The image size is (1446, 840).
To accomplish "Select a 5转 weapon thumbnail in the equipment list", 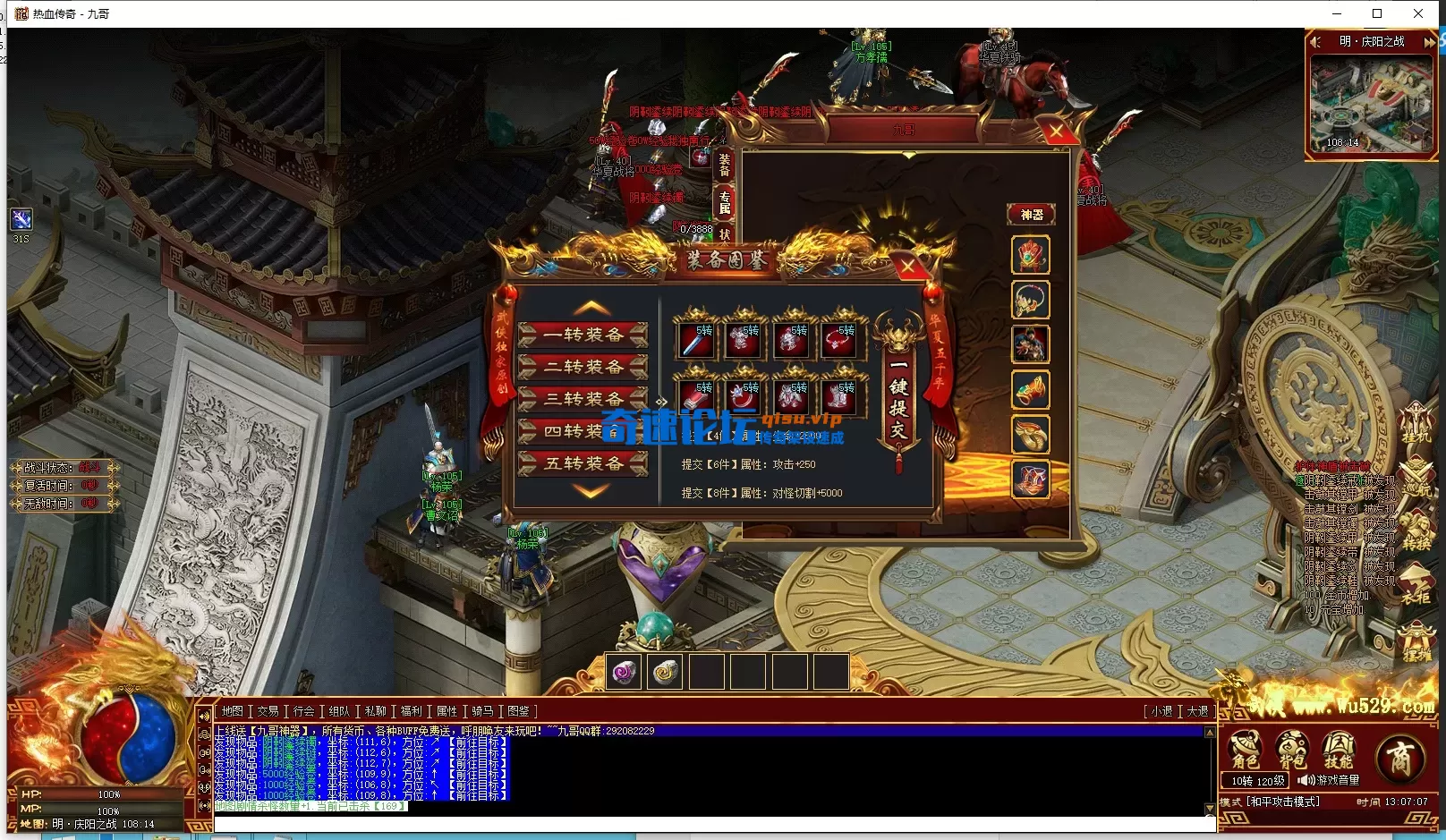I will [x=696, y=341].
